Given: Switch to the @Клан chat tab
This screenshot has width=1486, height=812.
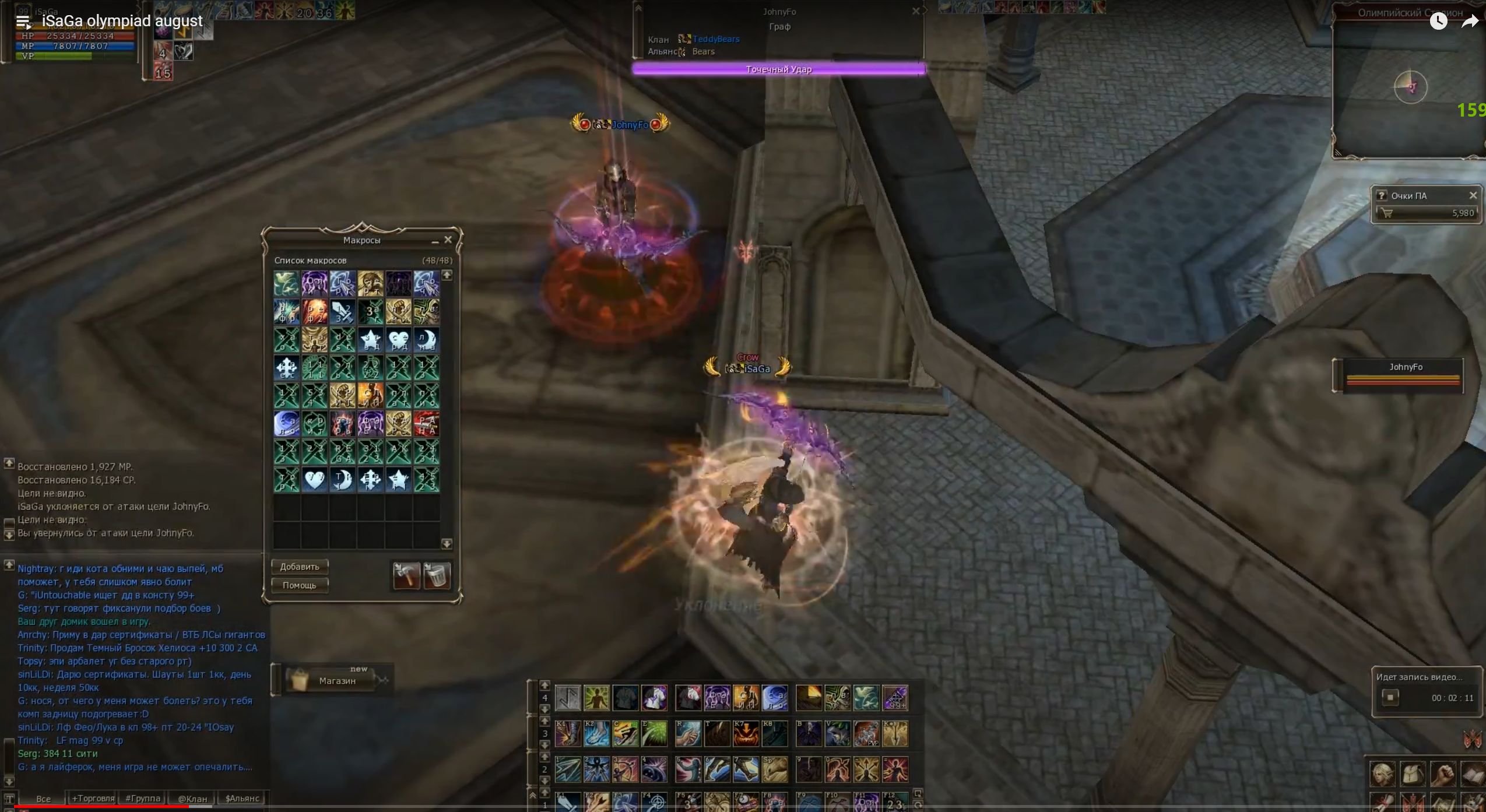Looking at the screenshot, I should [x=192, y=799].
